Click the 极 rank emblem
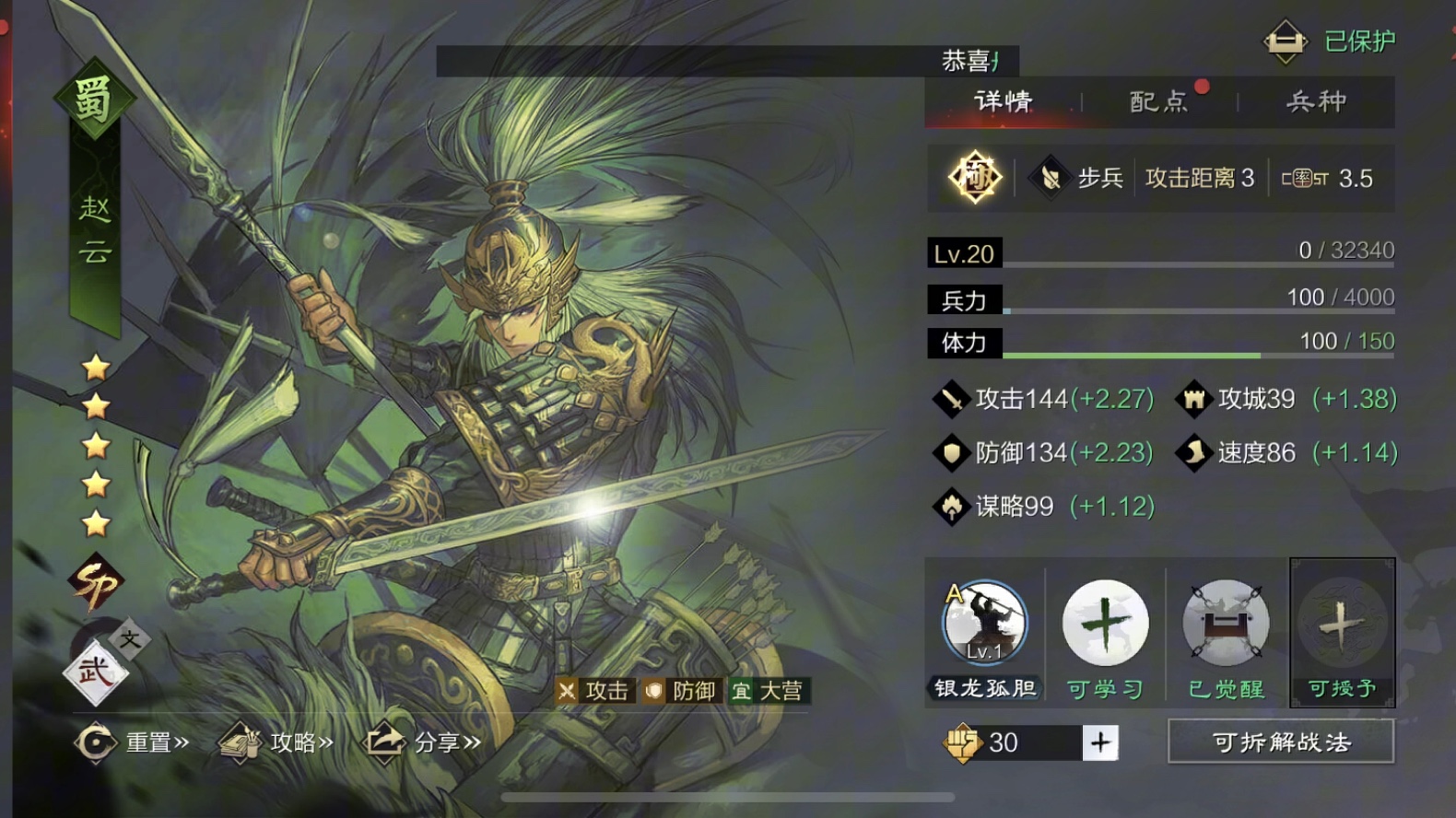This screenshot has width=1456, height=818. [975, 177]
